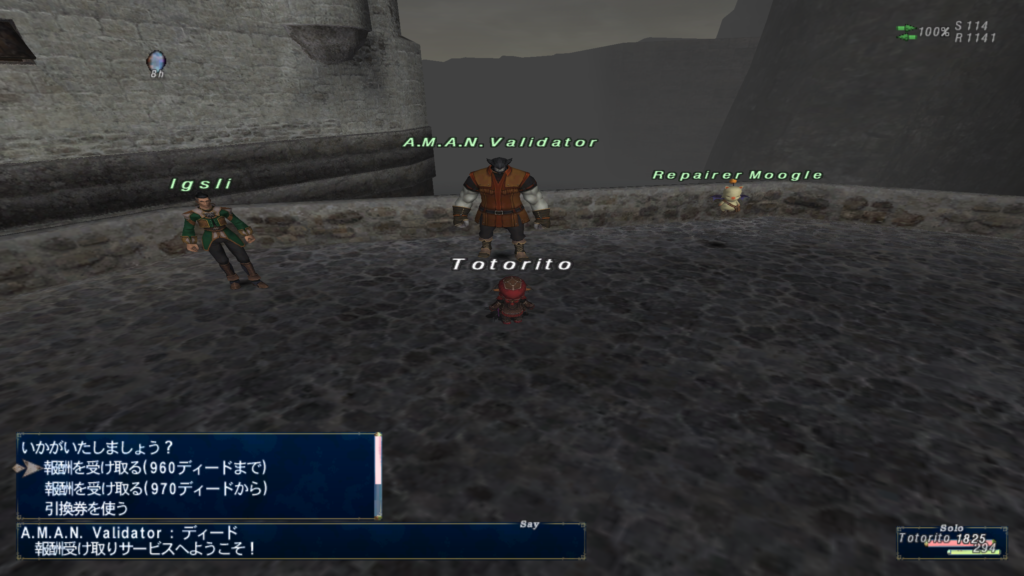Viewport: 1024px width, 576px height.
Task: Click the A.M.A.N. Validator chat log box
Action: tap(300, 540)
